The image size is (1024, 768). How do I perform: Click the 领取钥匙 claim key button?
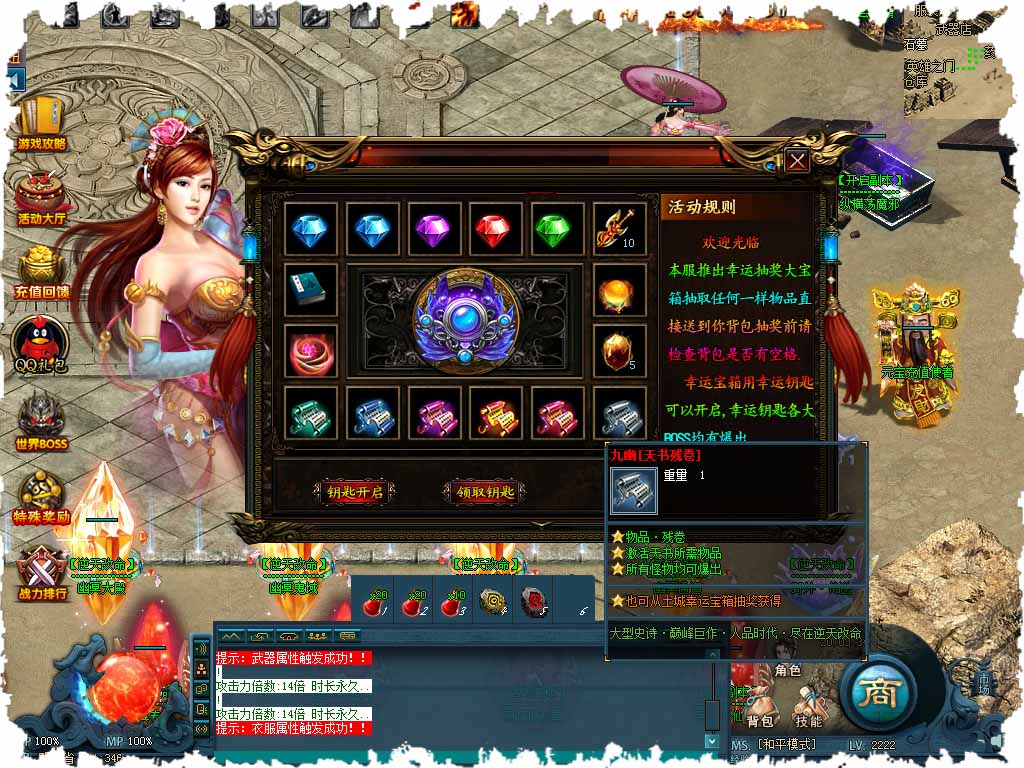click(x=484, y=492)
